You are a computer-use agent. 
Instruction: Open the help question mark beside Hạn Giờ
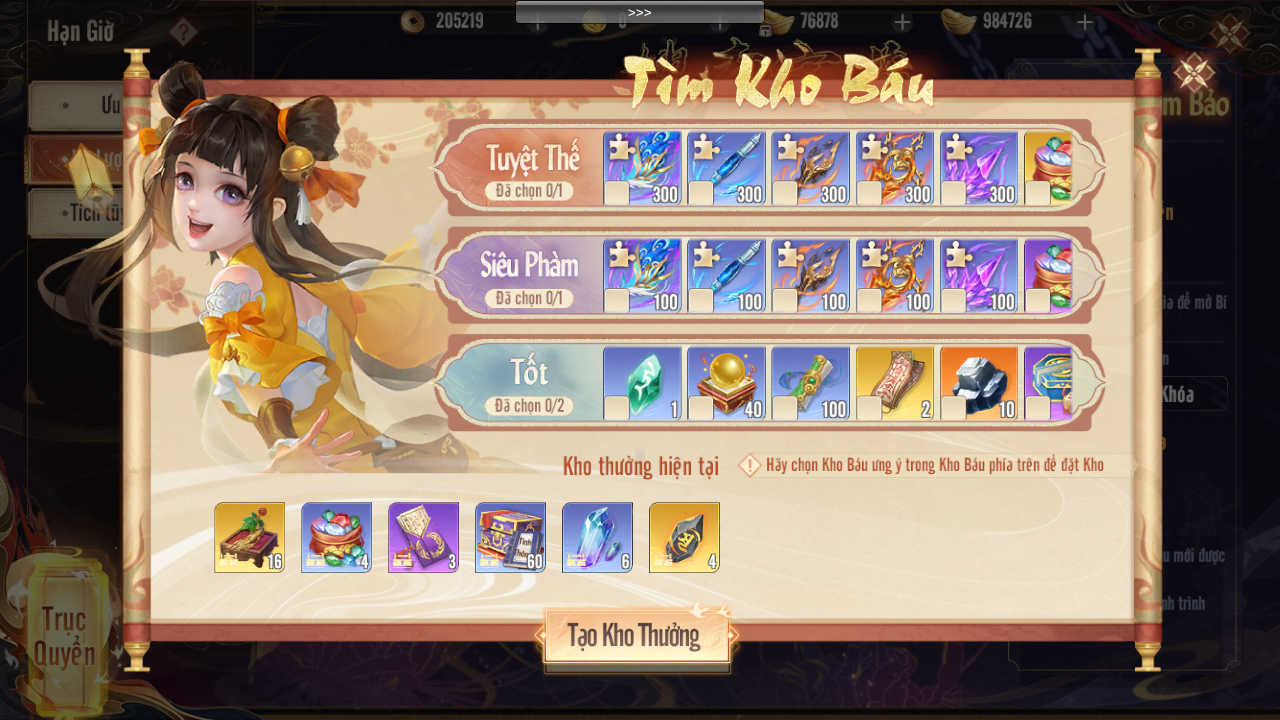183,32
